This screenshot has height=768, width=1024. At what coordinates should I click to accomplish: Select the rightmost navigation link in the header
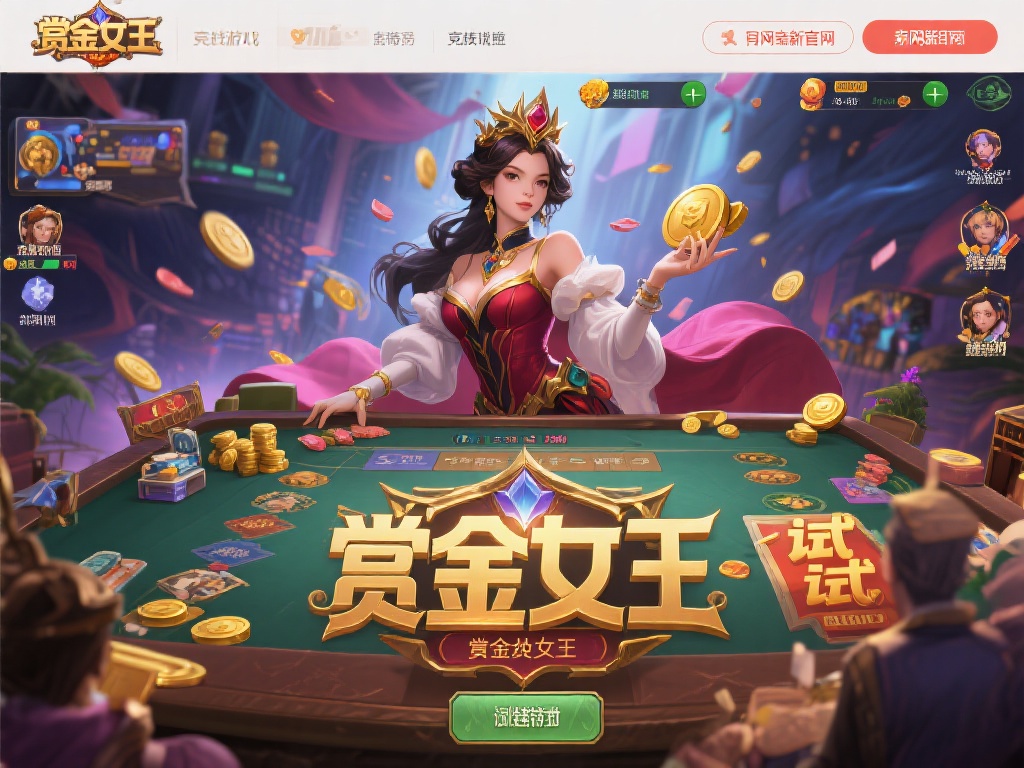tap(476, 39)
